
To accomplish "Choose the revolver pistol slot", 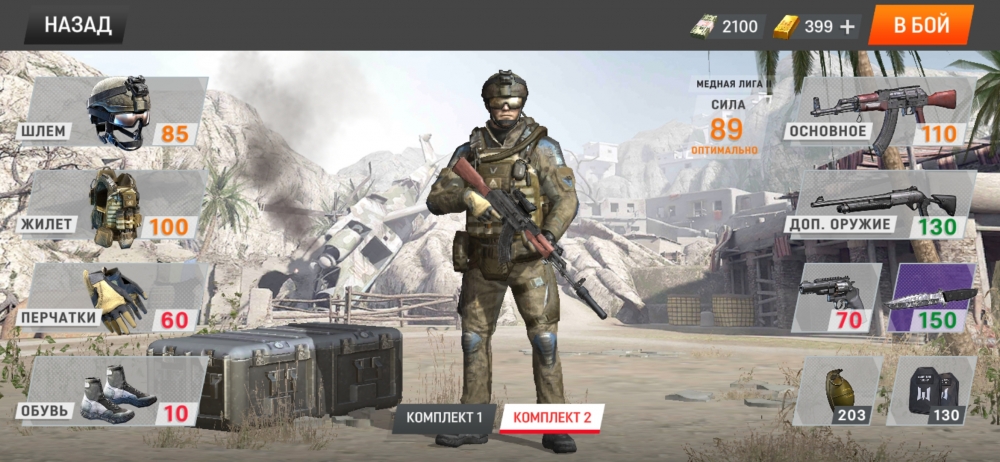I will coord(836,299).
